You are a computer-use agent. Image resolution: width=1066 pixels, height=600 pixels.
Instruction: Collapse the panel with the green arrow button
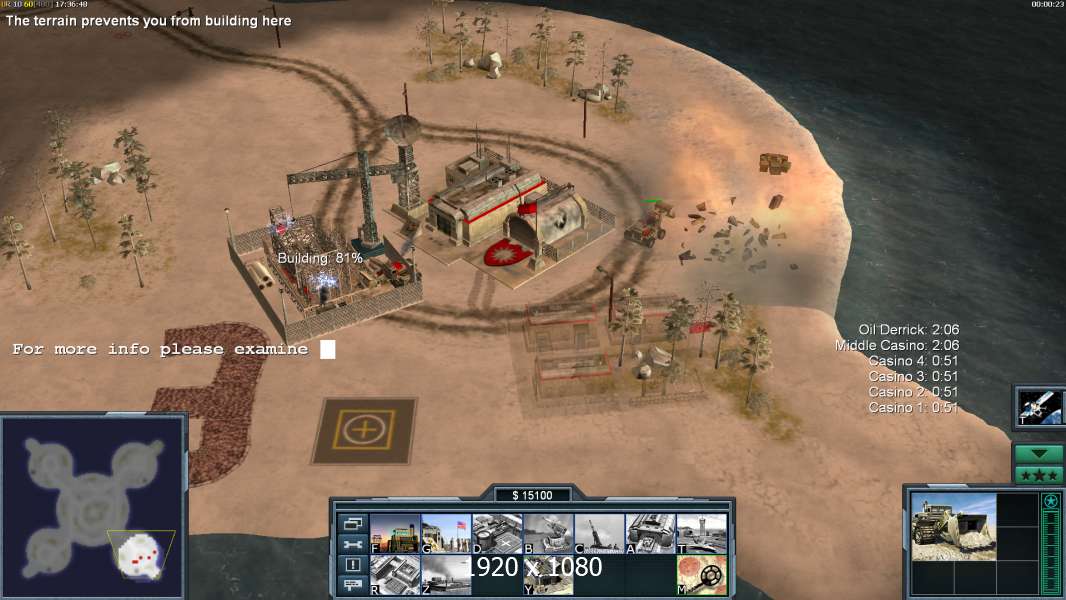tap(1039, 454)
